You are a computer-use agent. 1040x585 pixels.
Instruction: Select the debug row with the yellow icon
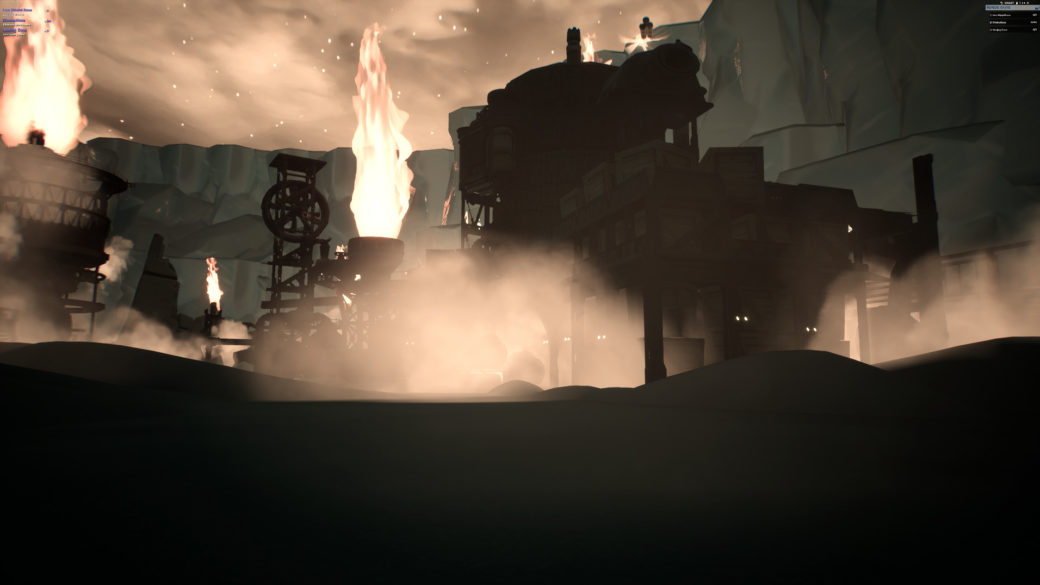(x=1001, y=15)
